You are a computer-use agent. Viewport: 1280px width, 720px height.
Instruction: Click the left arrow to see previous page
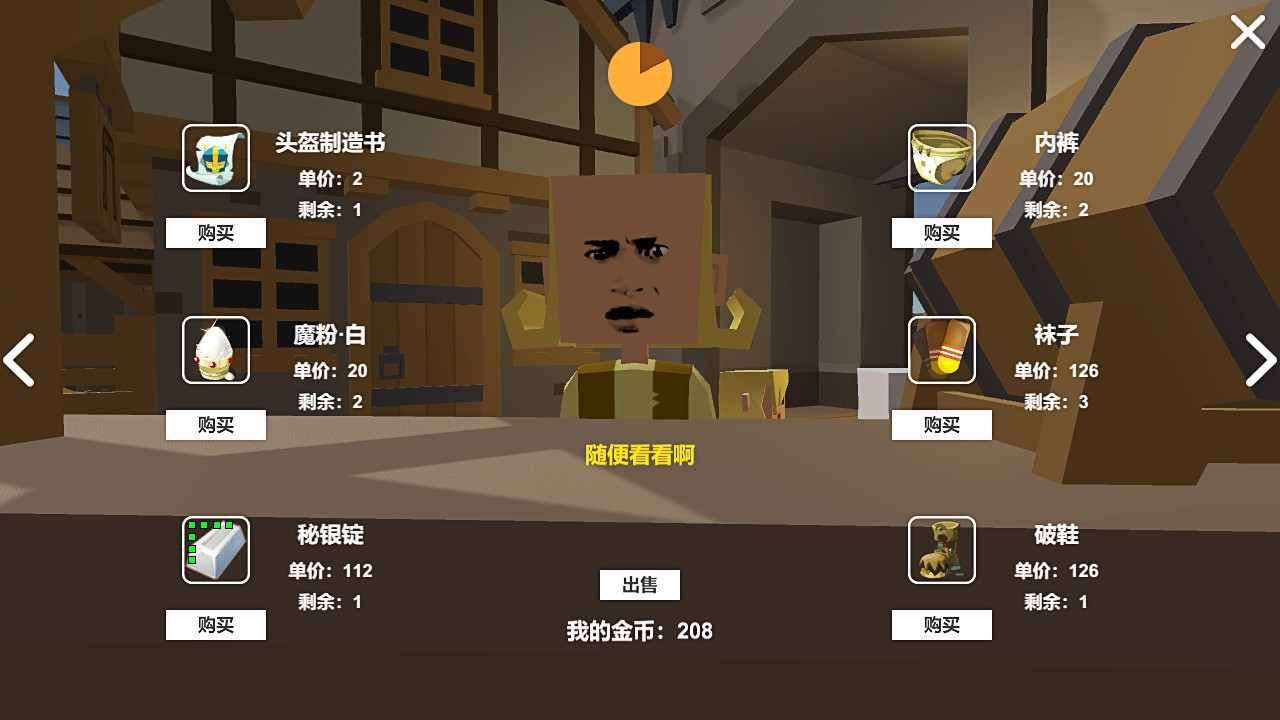point(19,360)
